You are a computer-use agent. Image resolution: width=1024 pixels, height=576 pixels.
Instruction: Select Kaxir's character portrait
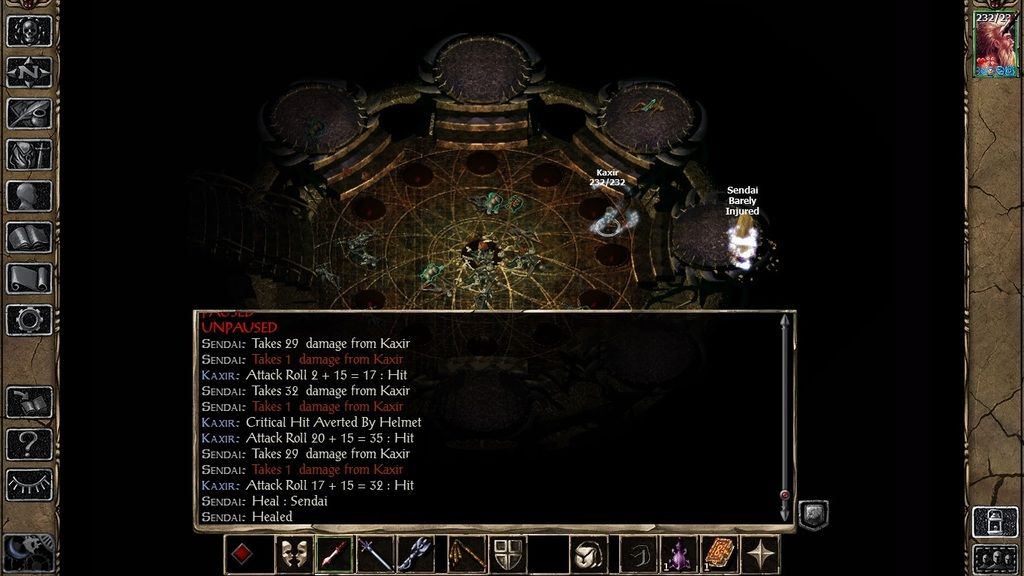[995, 46]
